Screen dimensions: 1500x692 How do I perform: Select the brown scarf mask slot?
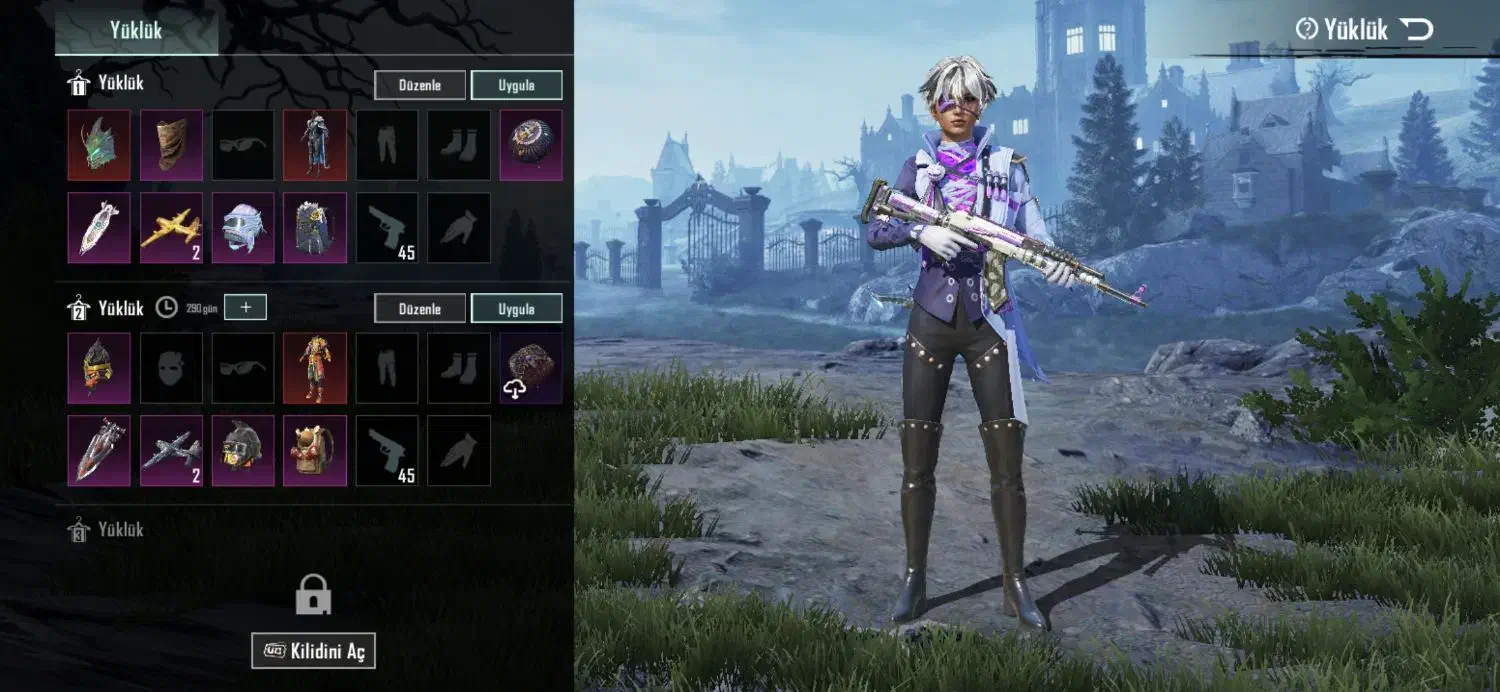(171, 145)
